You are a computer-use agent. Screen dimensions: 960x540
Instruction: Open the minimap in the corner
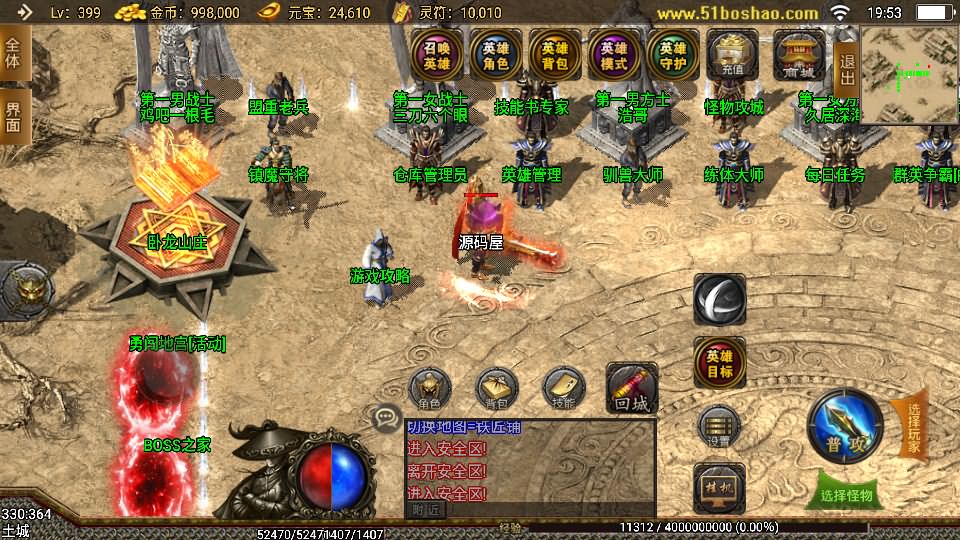pyautogui.click(x=909, y=74)
